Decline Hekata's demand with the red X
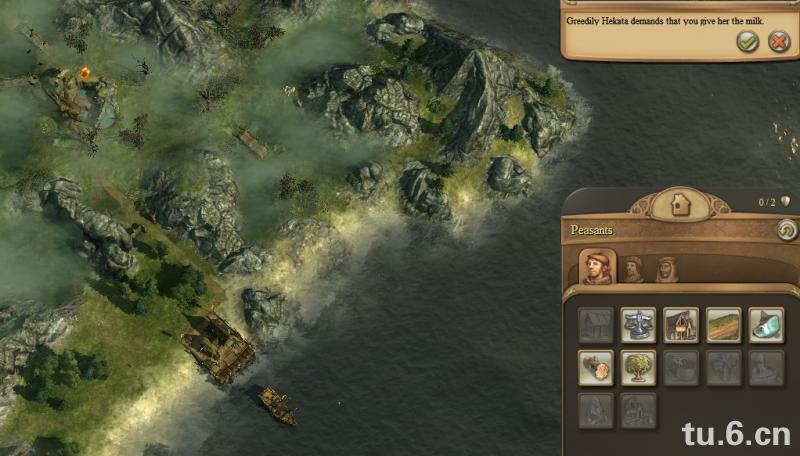Viewport: 800px width, 456px height. (778, 41)
